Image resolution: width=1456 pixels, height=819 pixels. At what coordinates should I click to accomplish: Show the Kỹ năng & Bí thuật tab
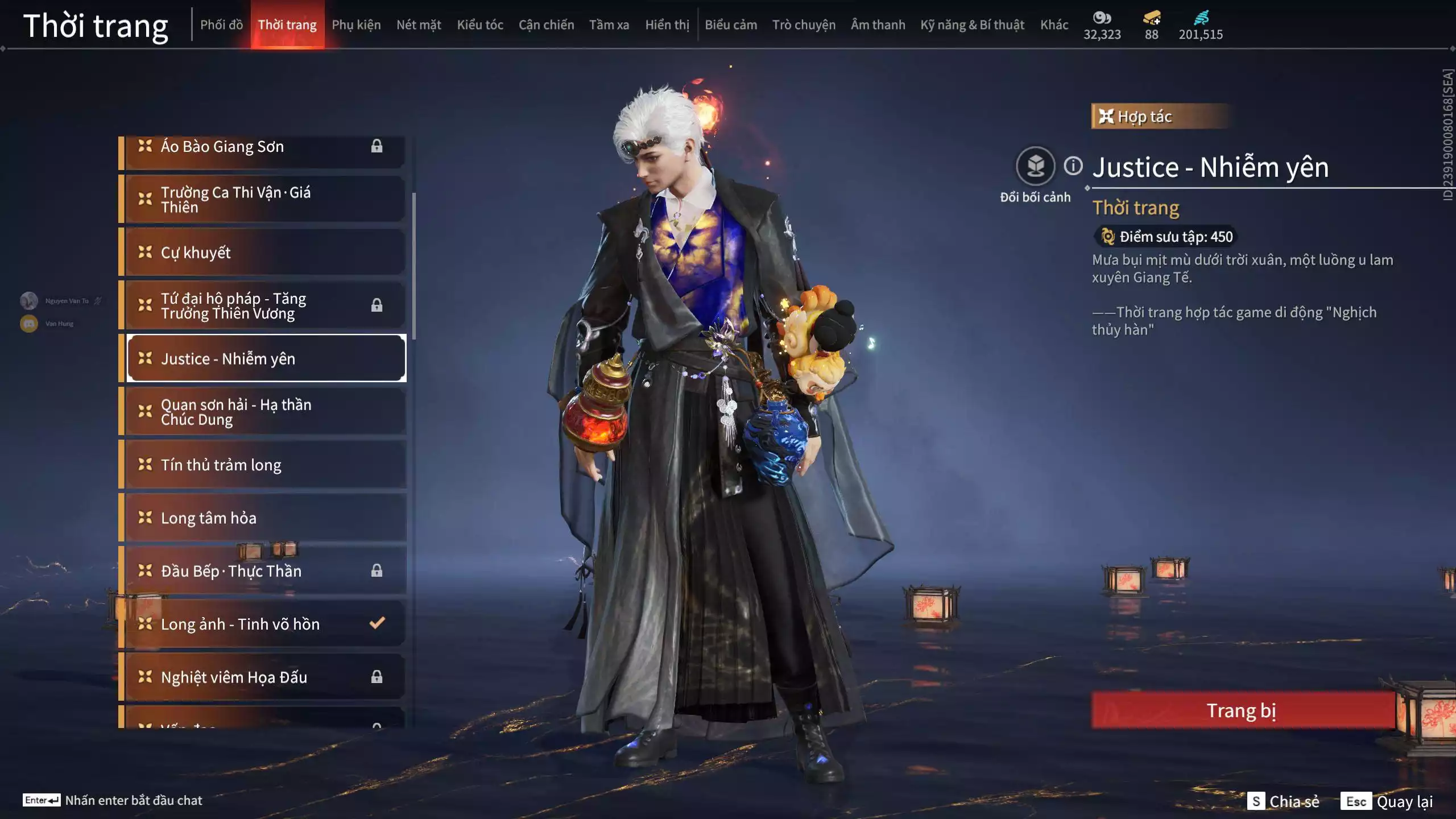(x=972, y=25)
